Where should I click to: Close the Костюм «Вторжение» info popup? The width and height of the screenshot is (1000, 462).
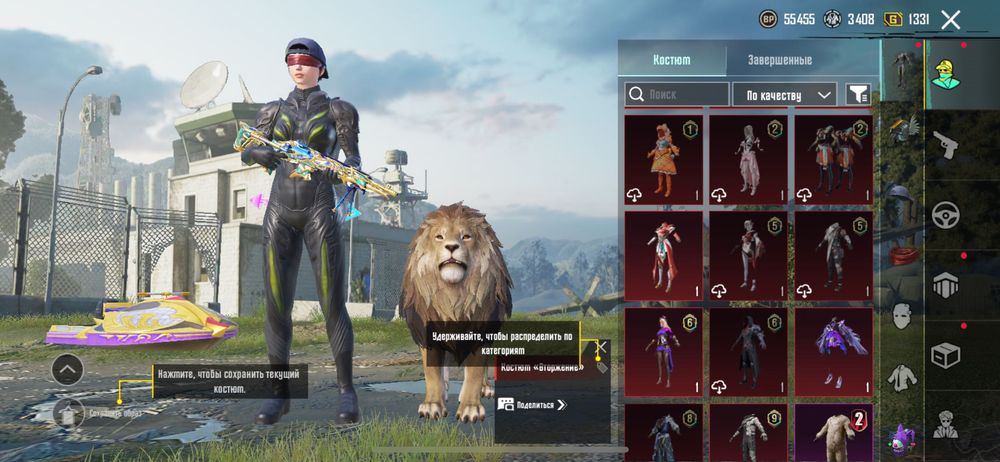(601, 347)
